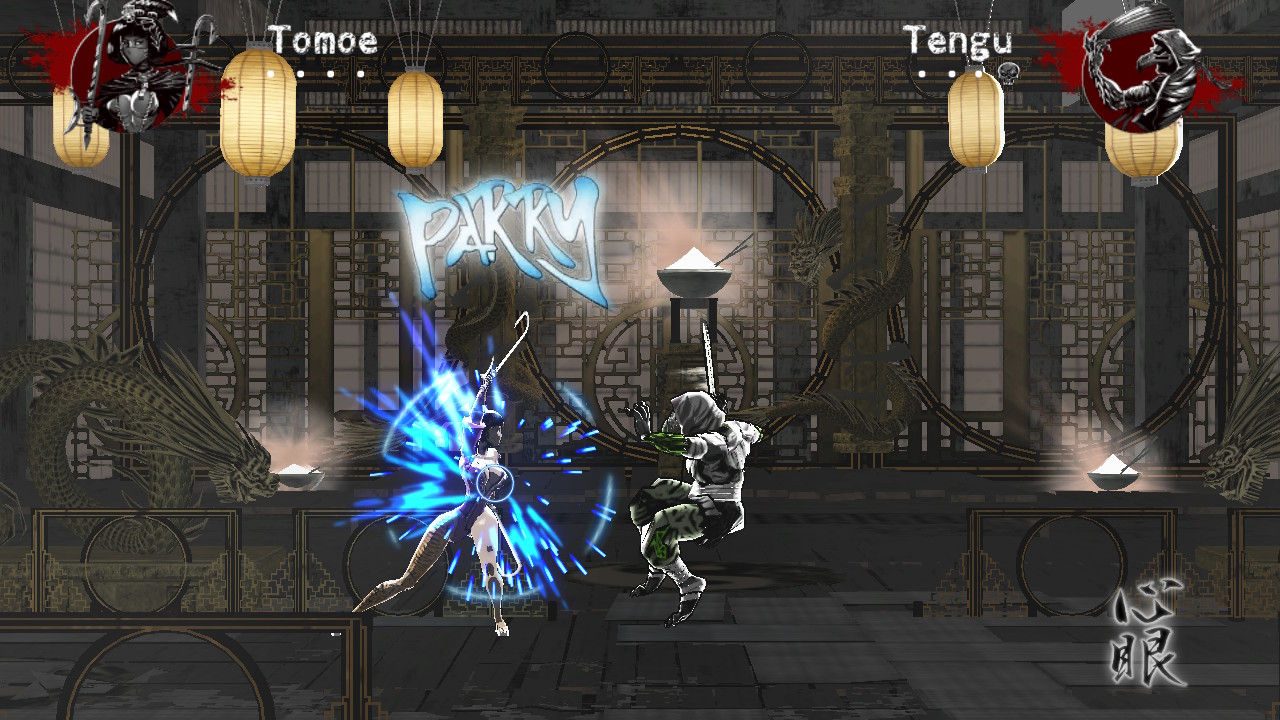The height and width of the screenshot is (720, 1280).
Task: Toggle the second round marker under Tengu
Action: click(x=953, y=74)
